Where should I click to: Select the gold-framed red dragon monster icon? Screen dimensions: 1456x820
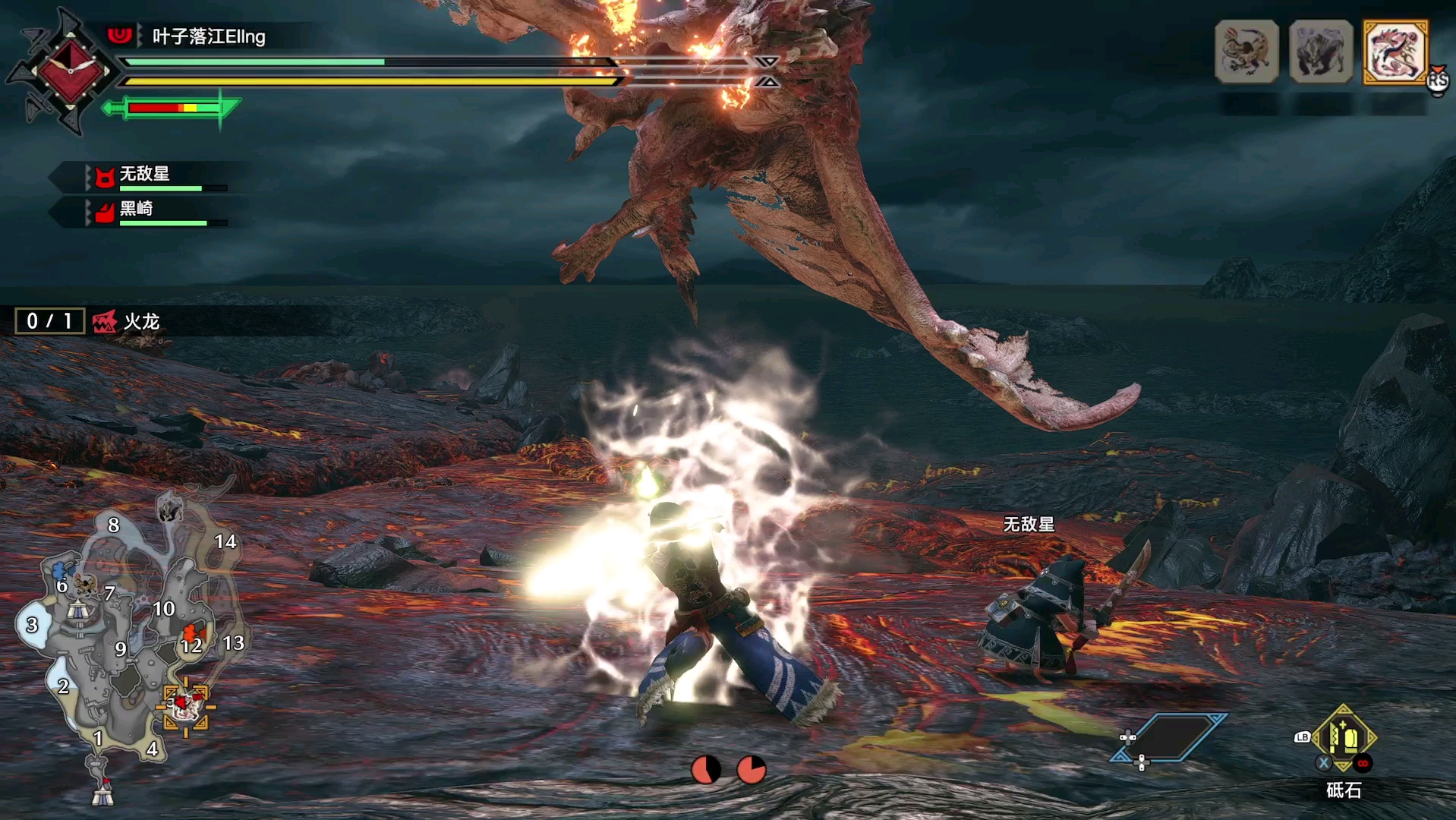coord(1395,52)
